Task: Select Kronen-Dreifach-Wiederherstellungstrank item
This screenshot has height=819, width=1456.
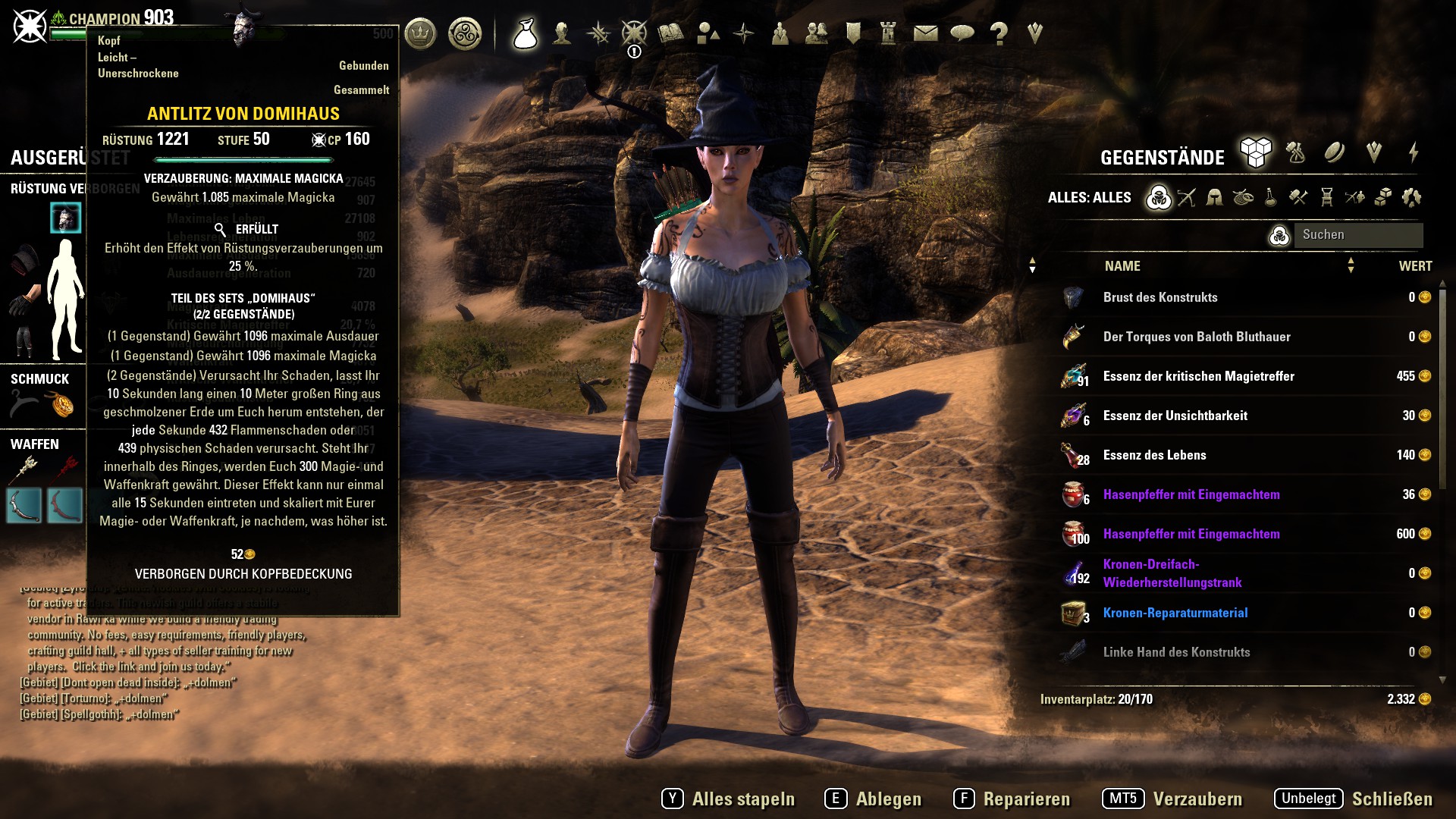Action: 1172,573
